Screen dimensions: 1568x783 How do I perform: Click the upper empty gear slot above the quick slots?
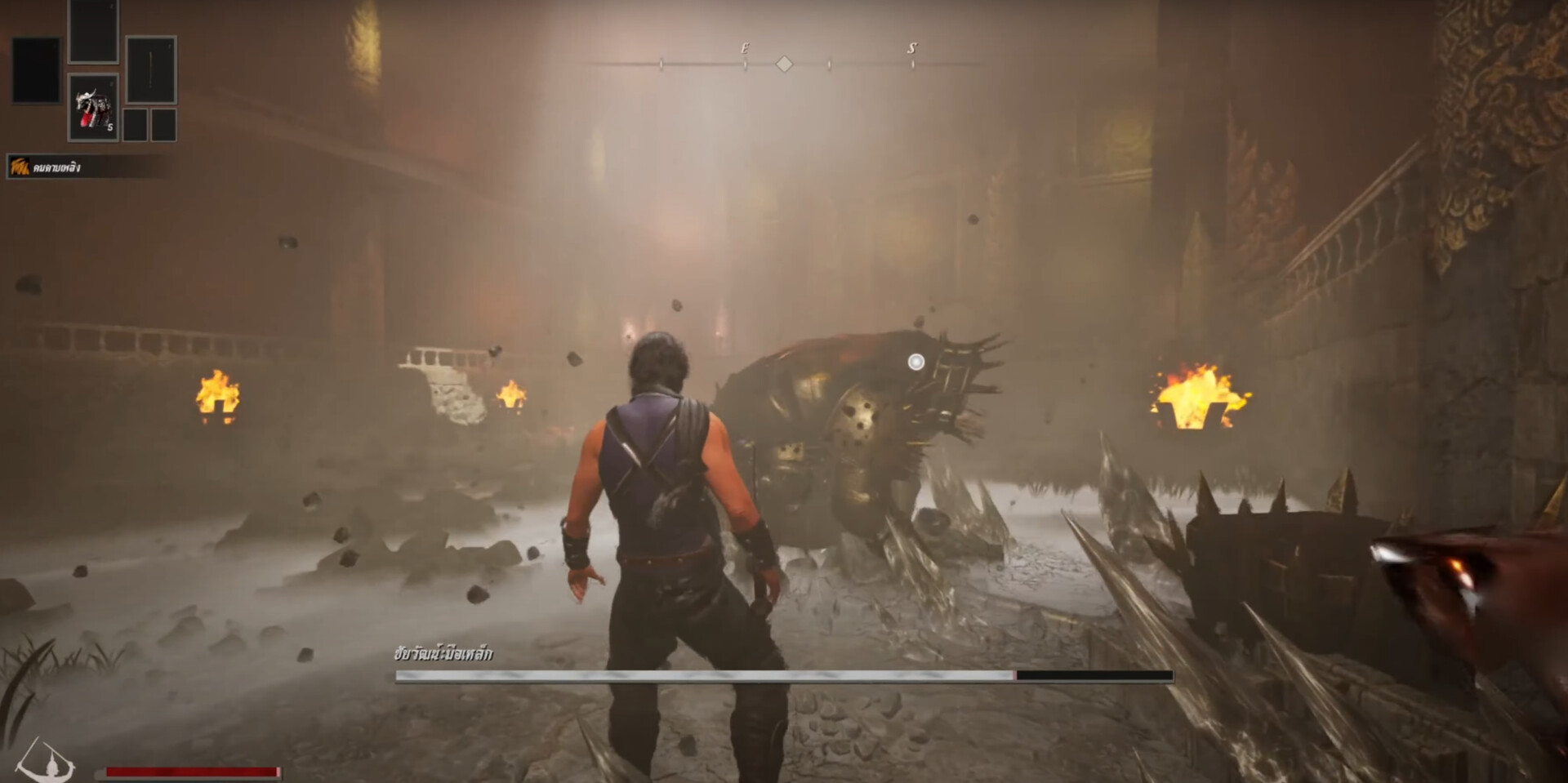pyautogui.click(x=93, y=29)
